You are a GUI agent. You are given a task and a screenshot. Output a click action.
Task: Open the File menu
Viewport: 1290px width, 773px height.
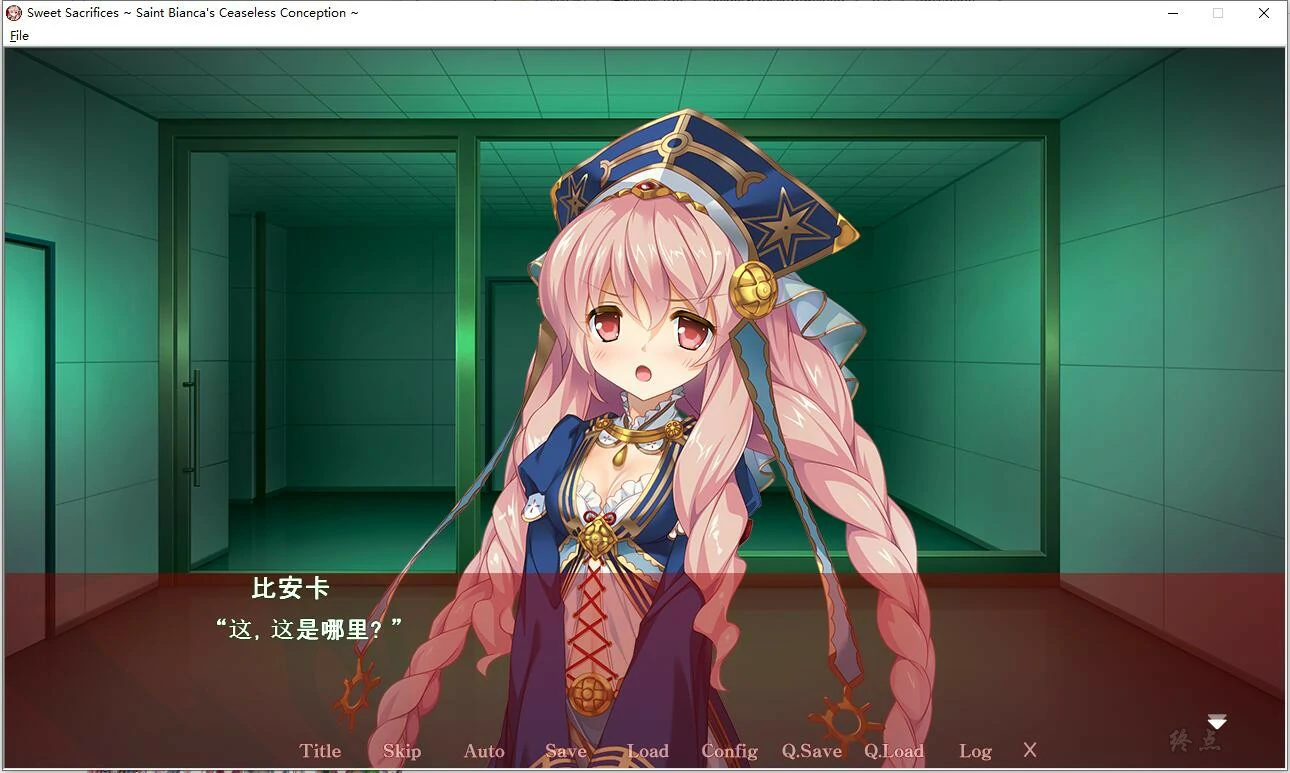tap(18, 35)
